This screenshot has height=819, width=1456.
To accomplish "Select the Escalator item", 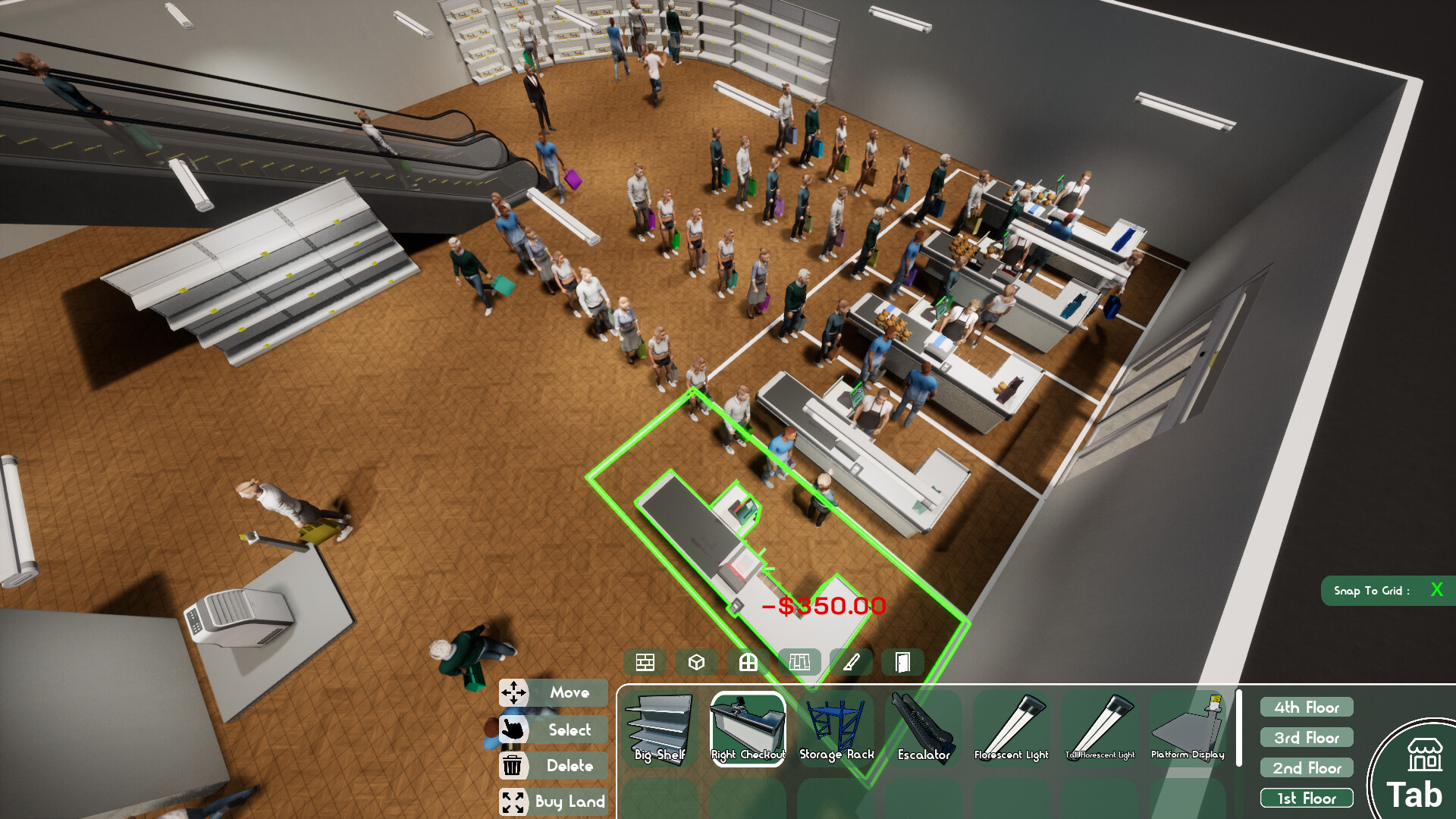I will [924, 729].
